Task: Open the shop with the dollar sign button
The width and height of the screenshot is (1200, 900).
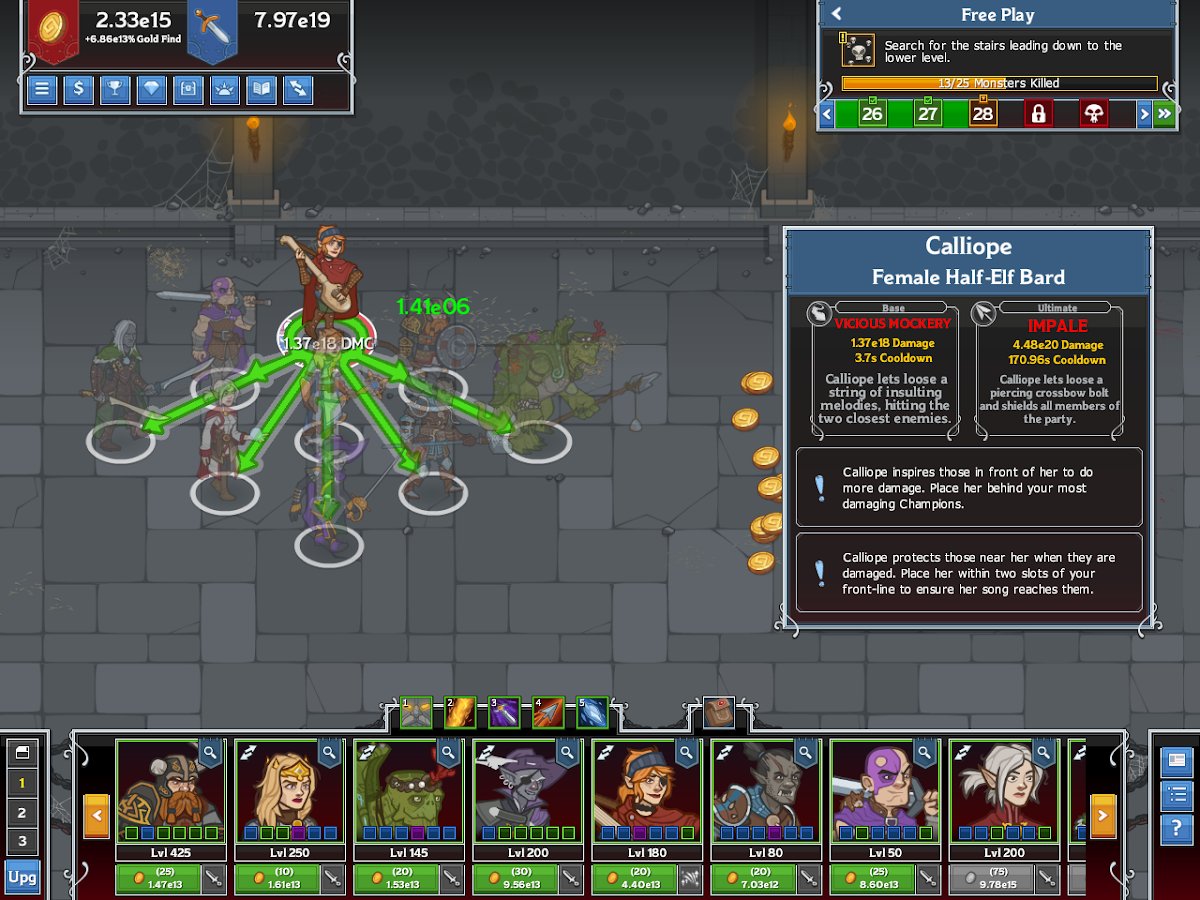Action: click(79, 90)
